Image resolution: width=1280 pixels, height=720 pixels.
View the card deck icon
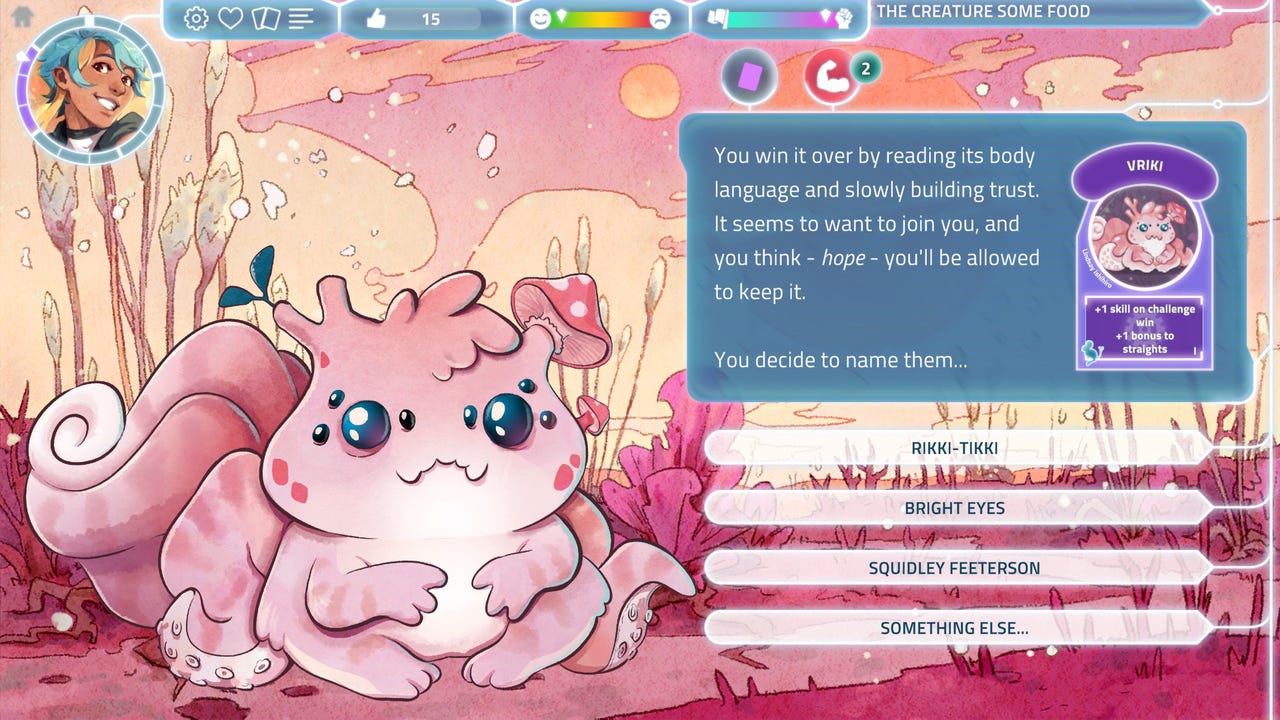[x=265, y=18]
